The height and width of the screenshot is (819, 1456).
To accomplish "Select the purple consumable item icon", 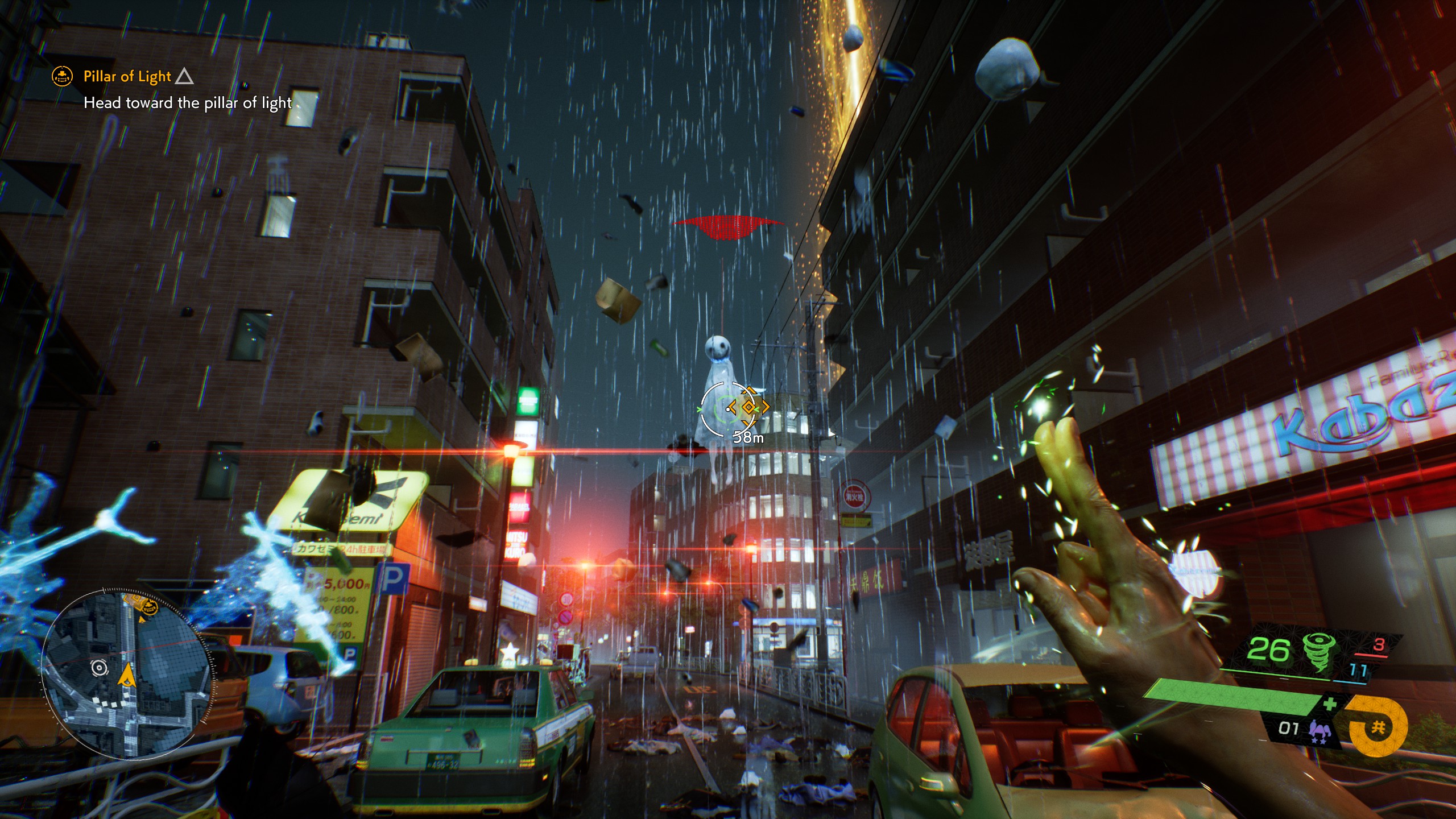I will pos(1320,731).
